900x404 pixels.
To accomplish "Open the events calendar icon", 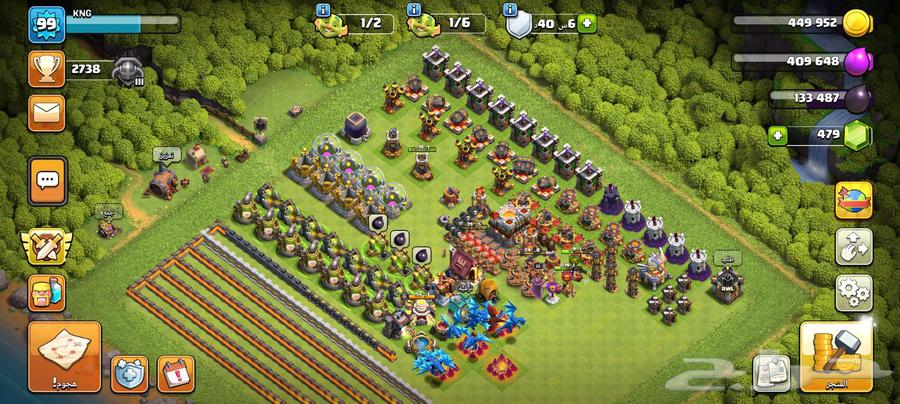I will pos(176,372).
